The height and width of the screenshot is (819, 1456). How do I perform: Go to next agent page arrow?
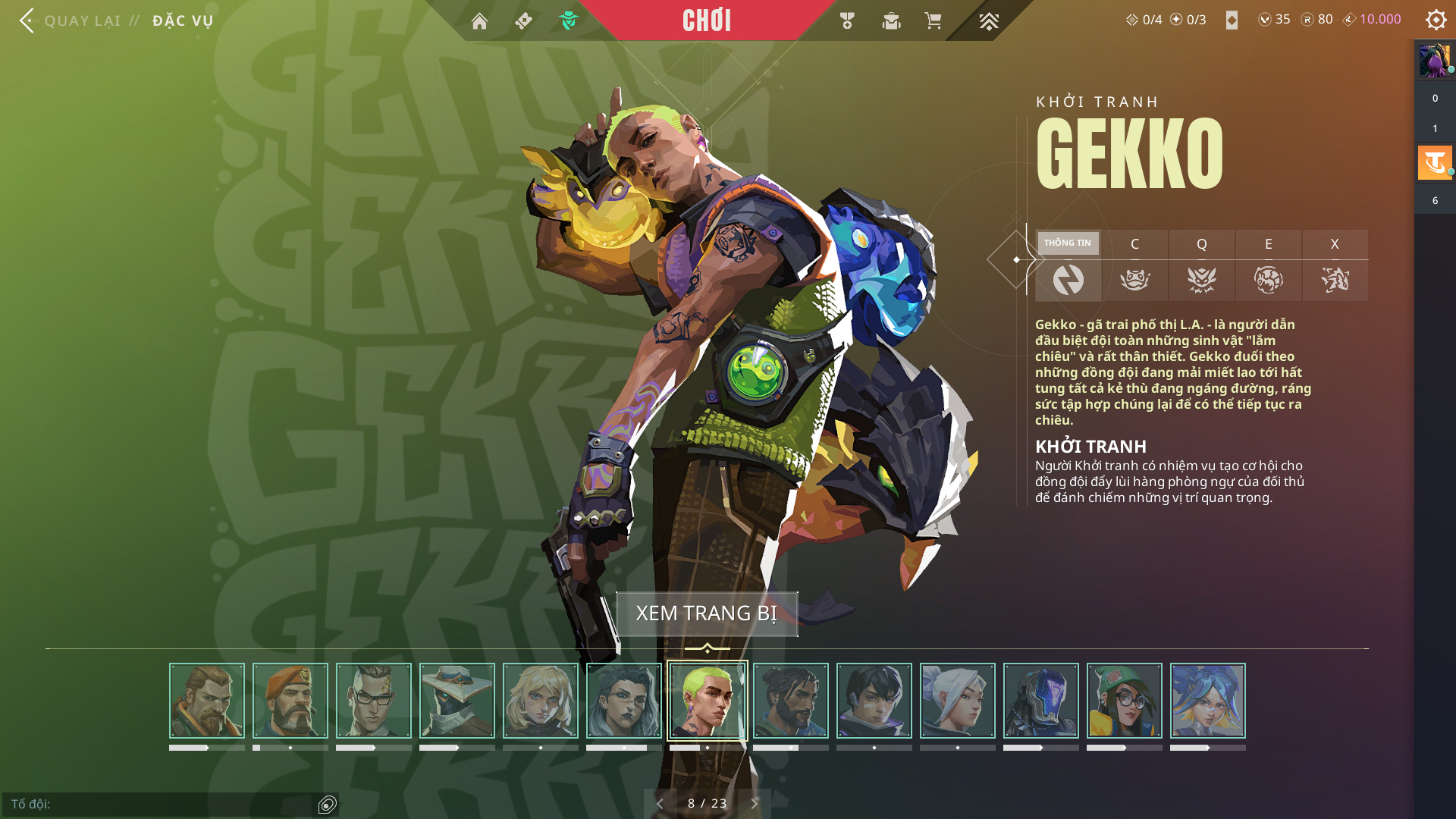[x=755, y=803]
